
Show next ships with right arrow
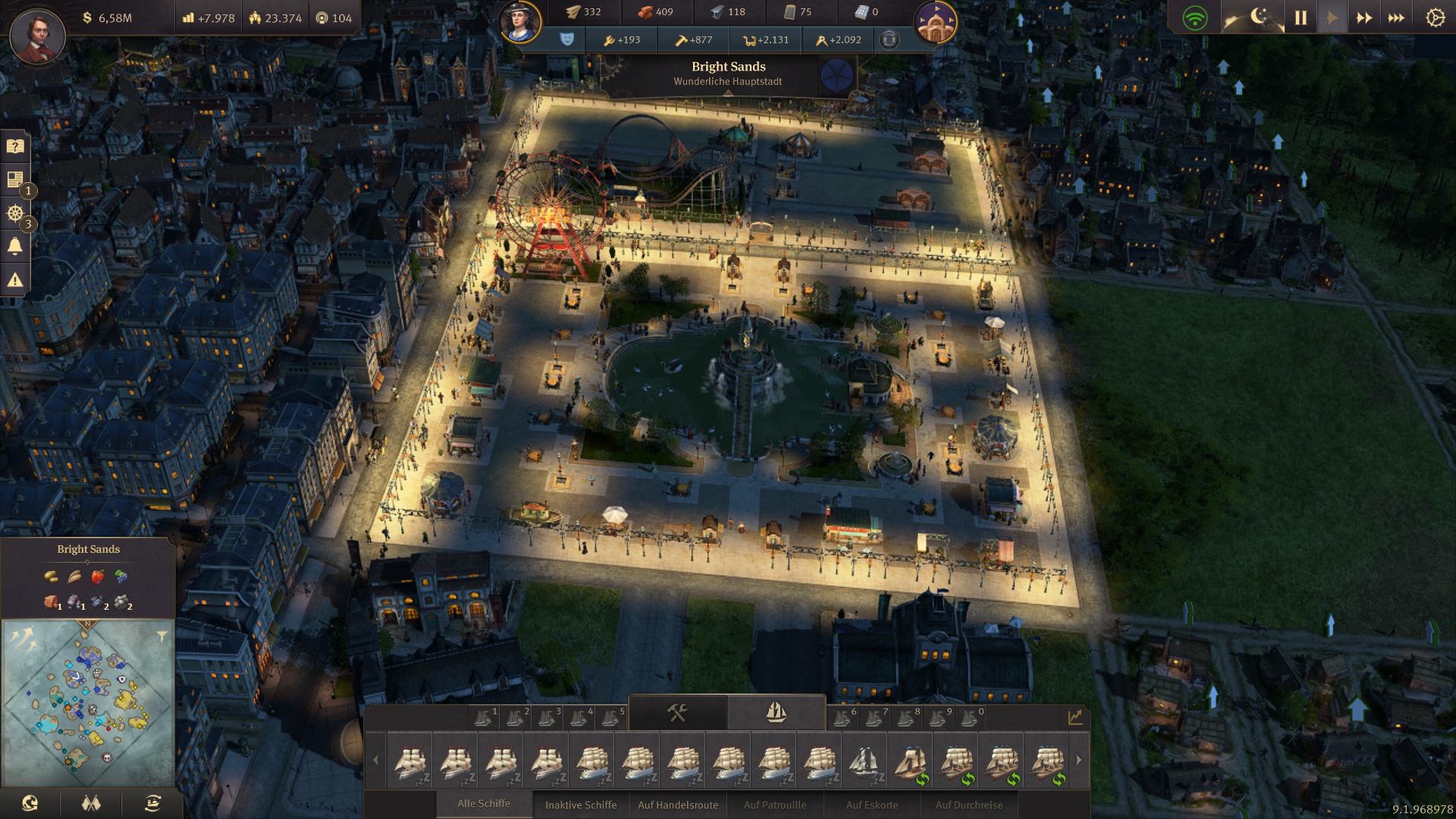(1078, 760)
